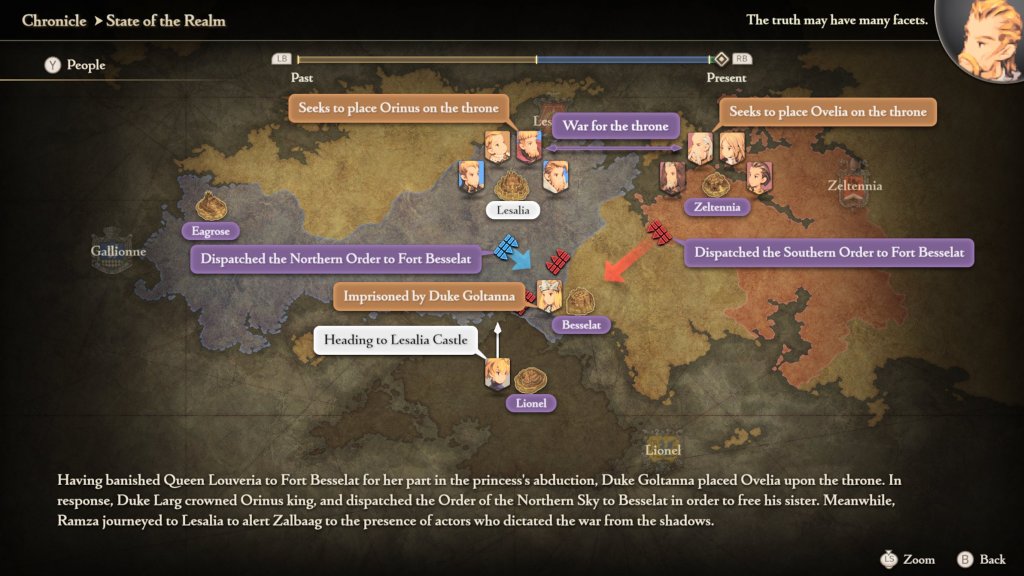Choose the Eagrose location label

pos(211,231)
